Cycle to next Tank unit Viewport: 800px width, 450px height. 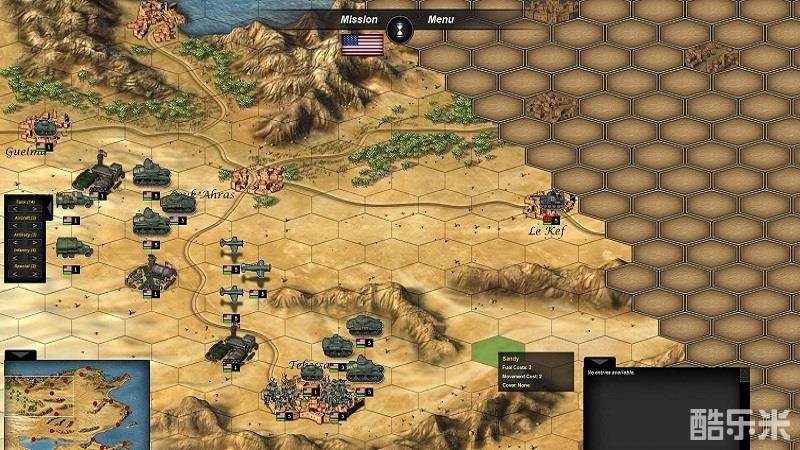coord(35,209)
